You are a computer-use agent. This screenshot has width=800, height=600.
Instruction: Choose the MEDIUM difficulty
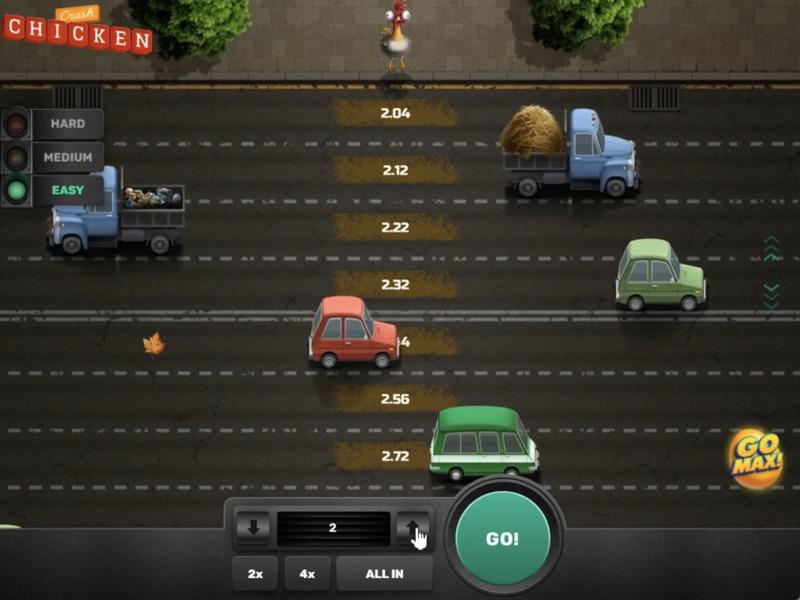(x=67, y=157)
